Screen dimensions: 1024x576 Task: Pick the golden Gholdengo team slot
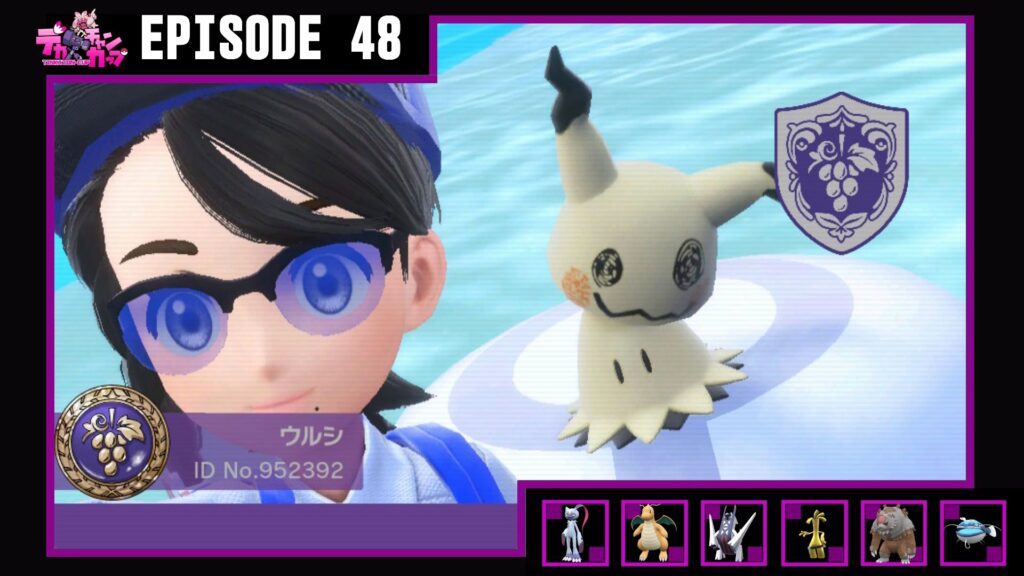coord(813,533)
